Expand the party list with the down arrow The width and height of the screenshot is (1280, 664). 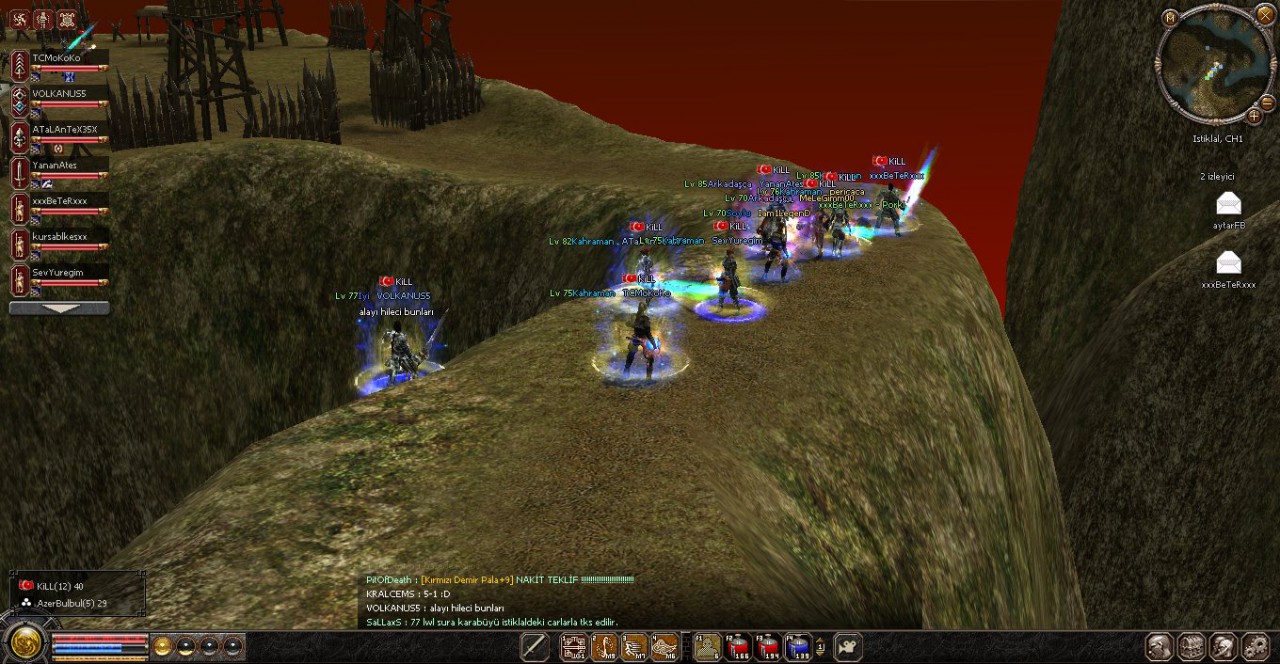pyautogui.click(x=59, y=309)
